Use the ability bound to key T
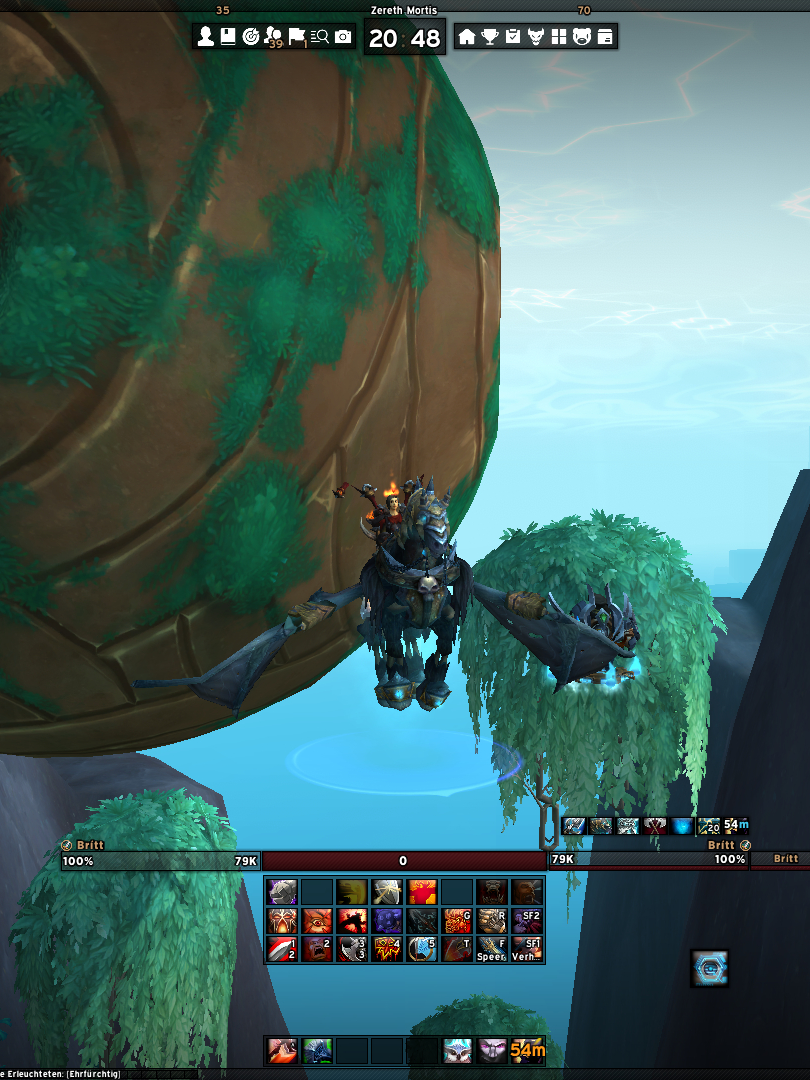Screen dimensions: 810x1080 [x=457, y=948]
